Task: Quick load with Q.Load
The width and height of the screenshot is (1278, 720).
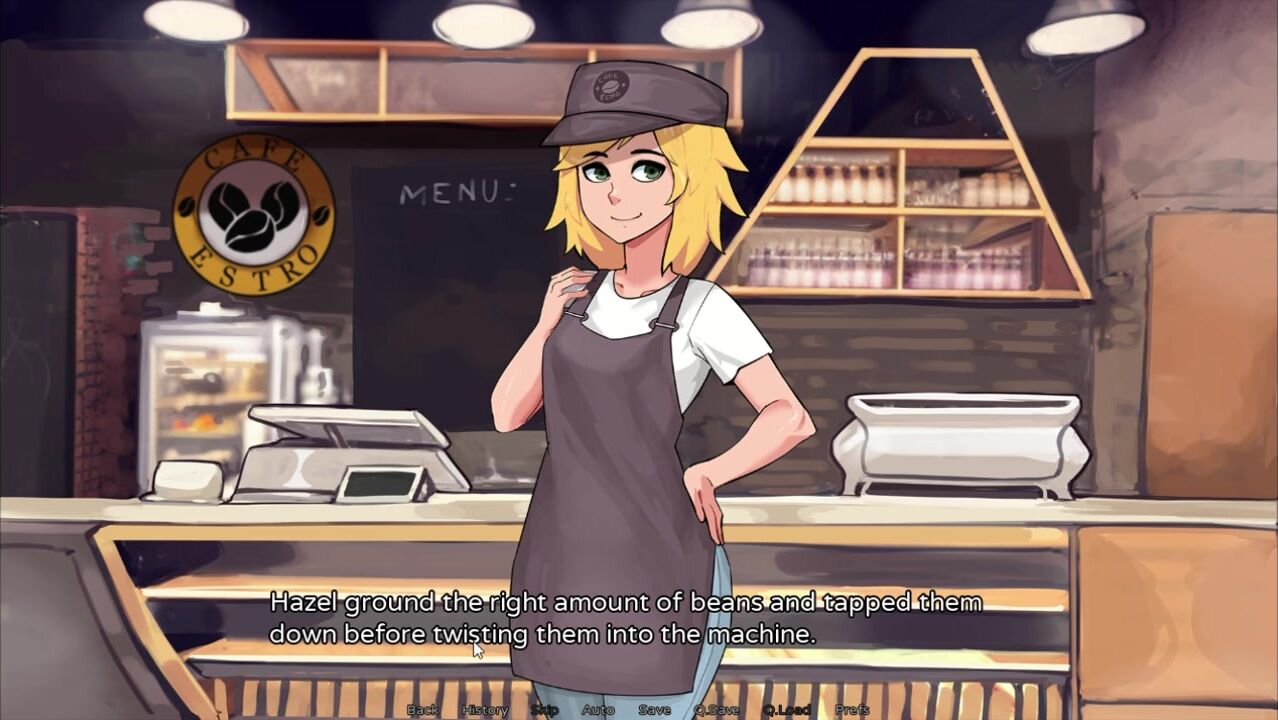Action: (786, 710)
